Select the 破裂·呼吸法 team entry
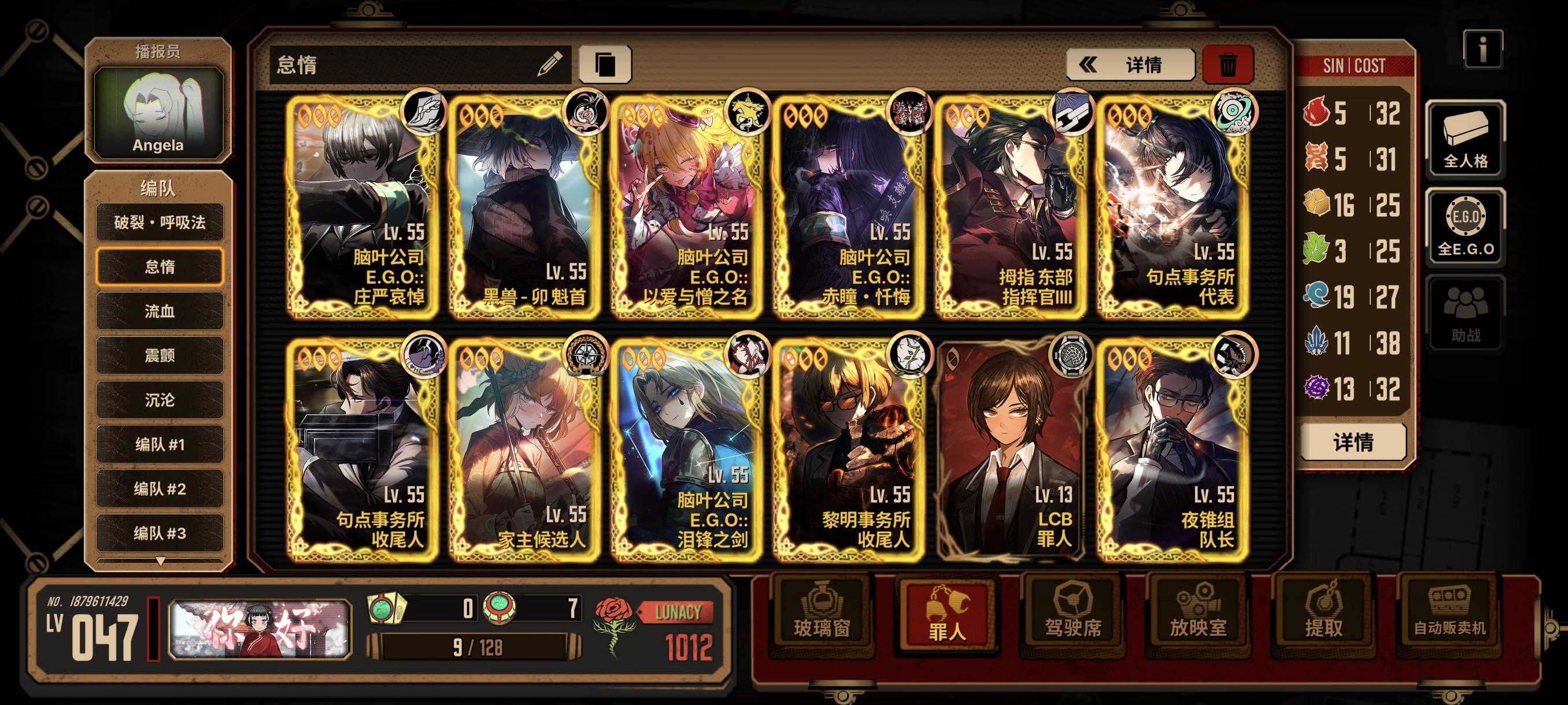The height and width of the screenshot is (705, 1568). (160, 222)
